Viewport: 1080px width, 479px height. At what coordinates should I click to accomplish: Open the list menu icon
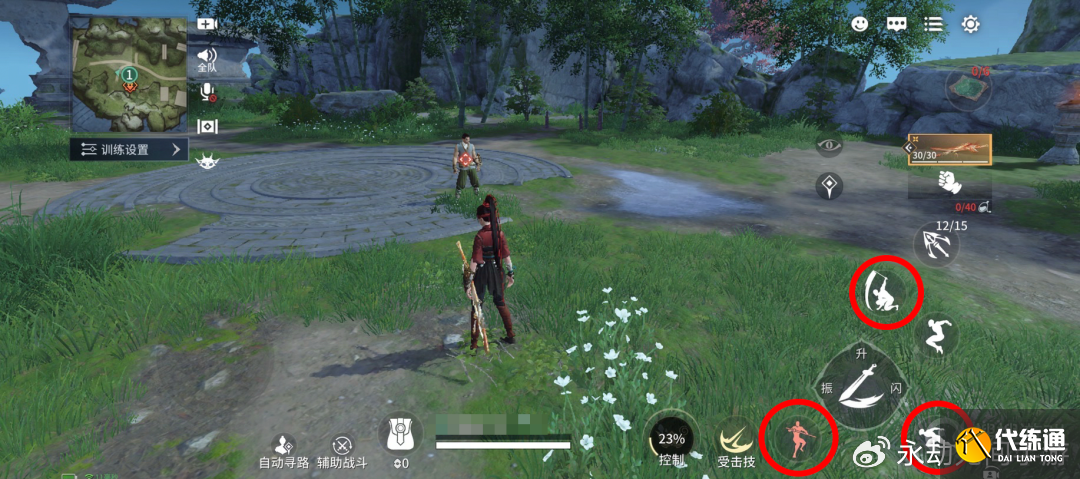pos(933,24)
